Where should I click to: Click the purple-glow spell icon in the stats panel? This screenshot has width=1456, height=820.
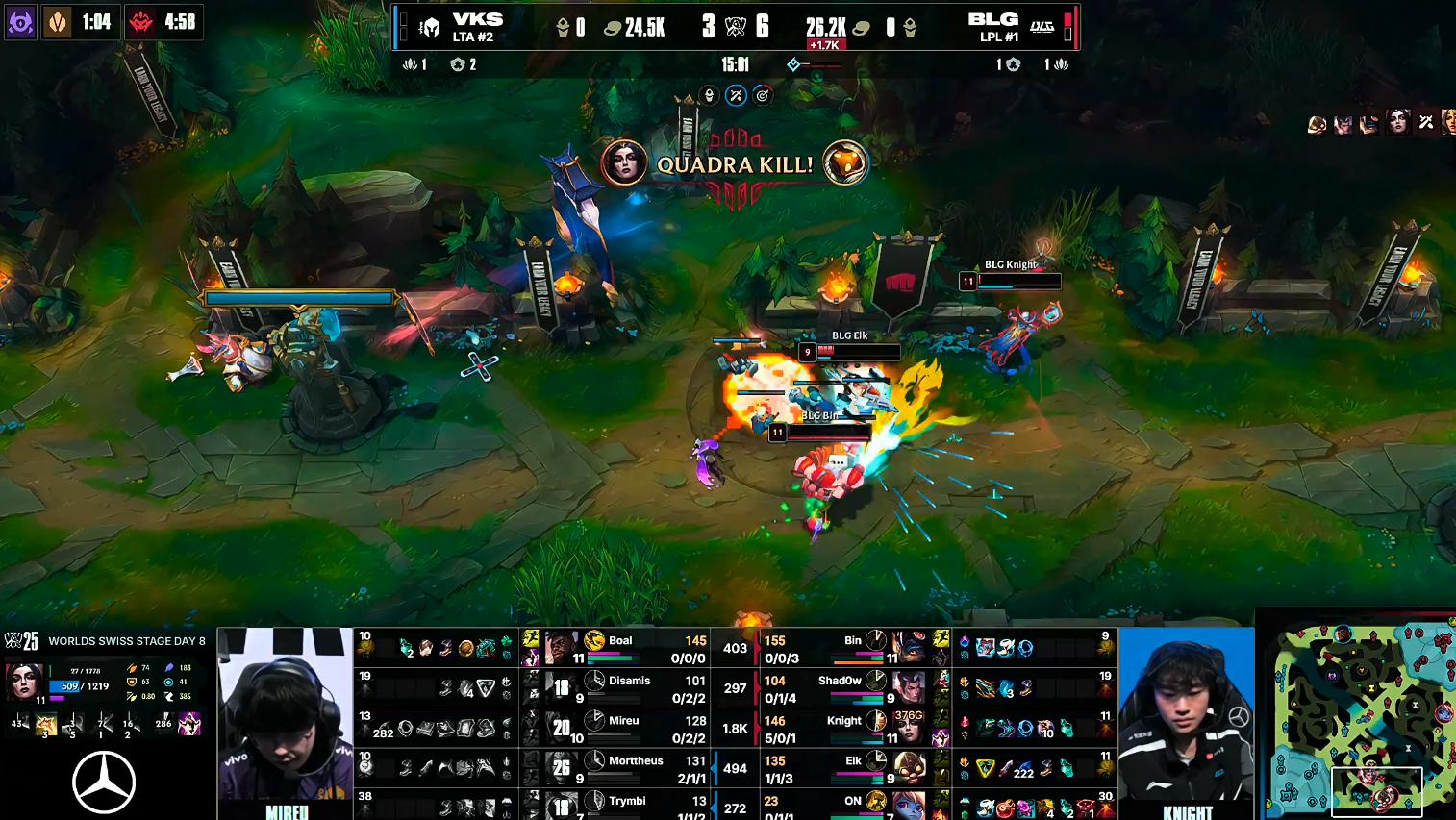[189, 723]
